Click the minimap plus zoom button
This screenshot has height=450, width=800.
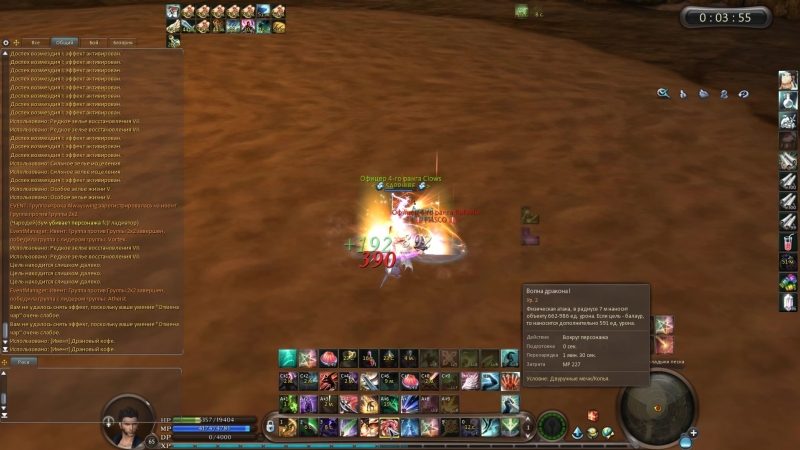point(694,432)
